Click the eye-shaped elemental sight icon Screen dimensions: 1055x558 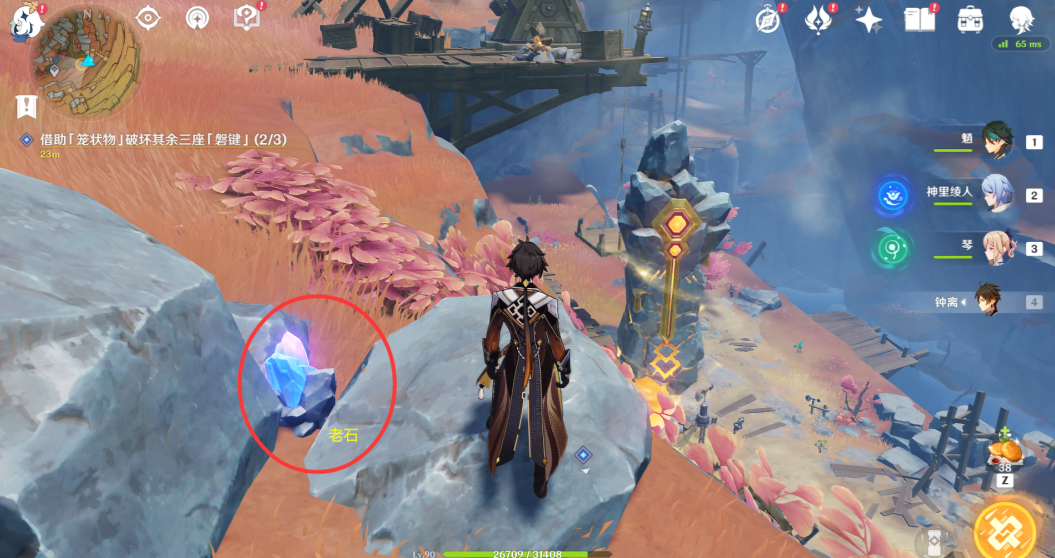point(149,18)
